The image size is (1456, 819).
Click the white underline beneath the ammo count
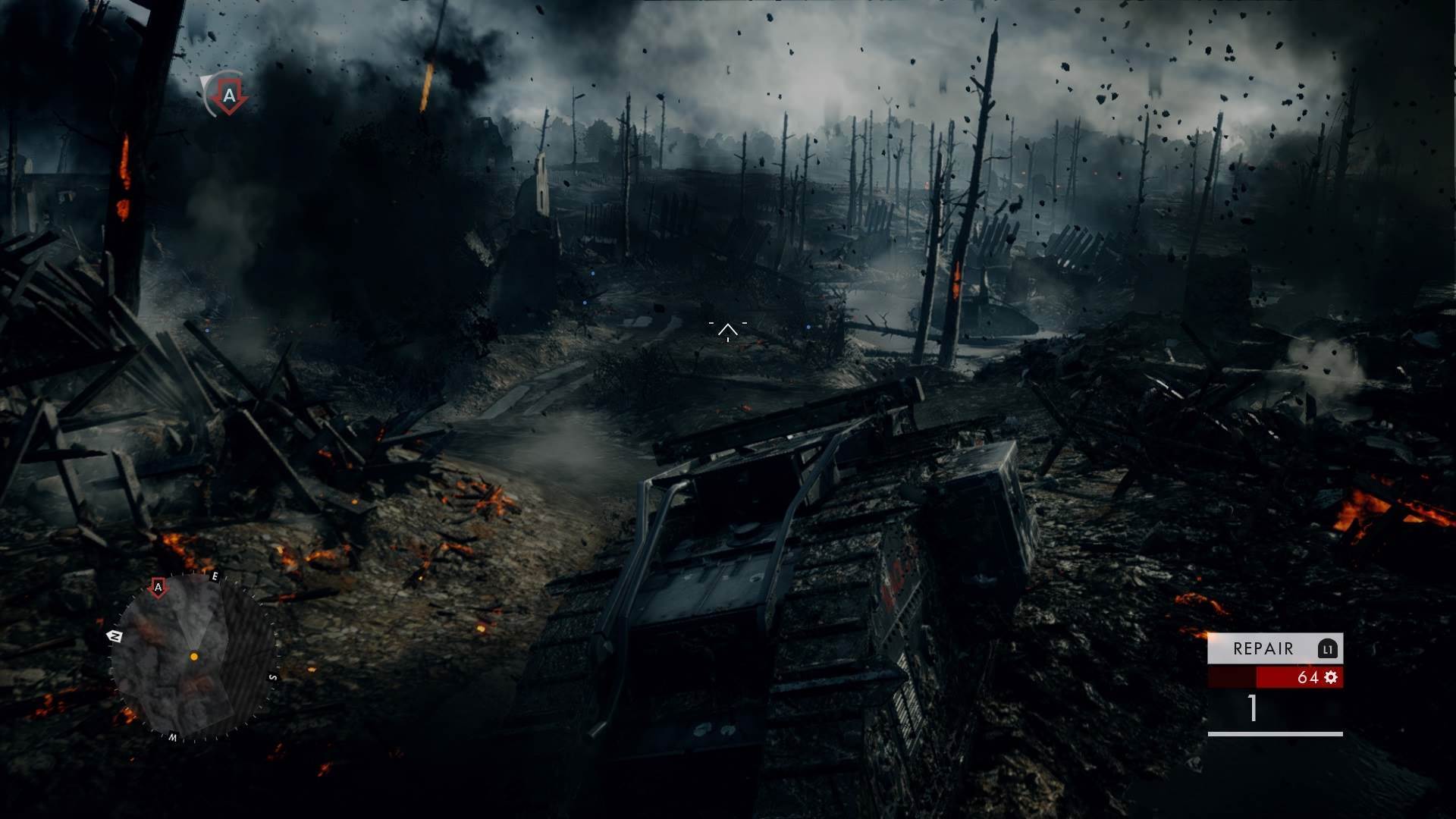(x=1276, y=734)
